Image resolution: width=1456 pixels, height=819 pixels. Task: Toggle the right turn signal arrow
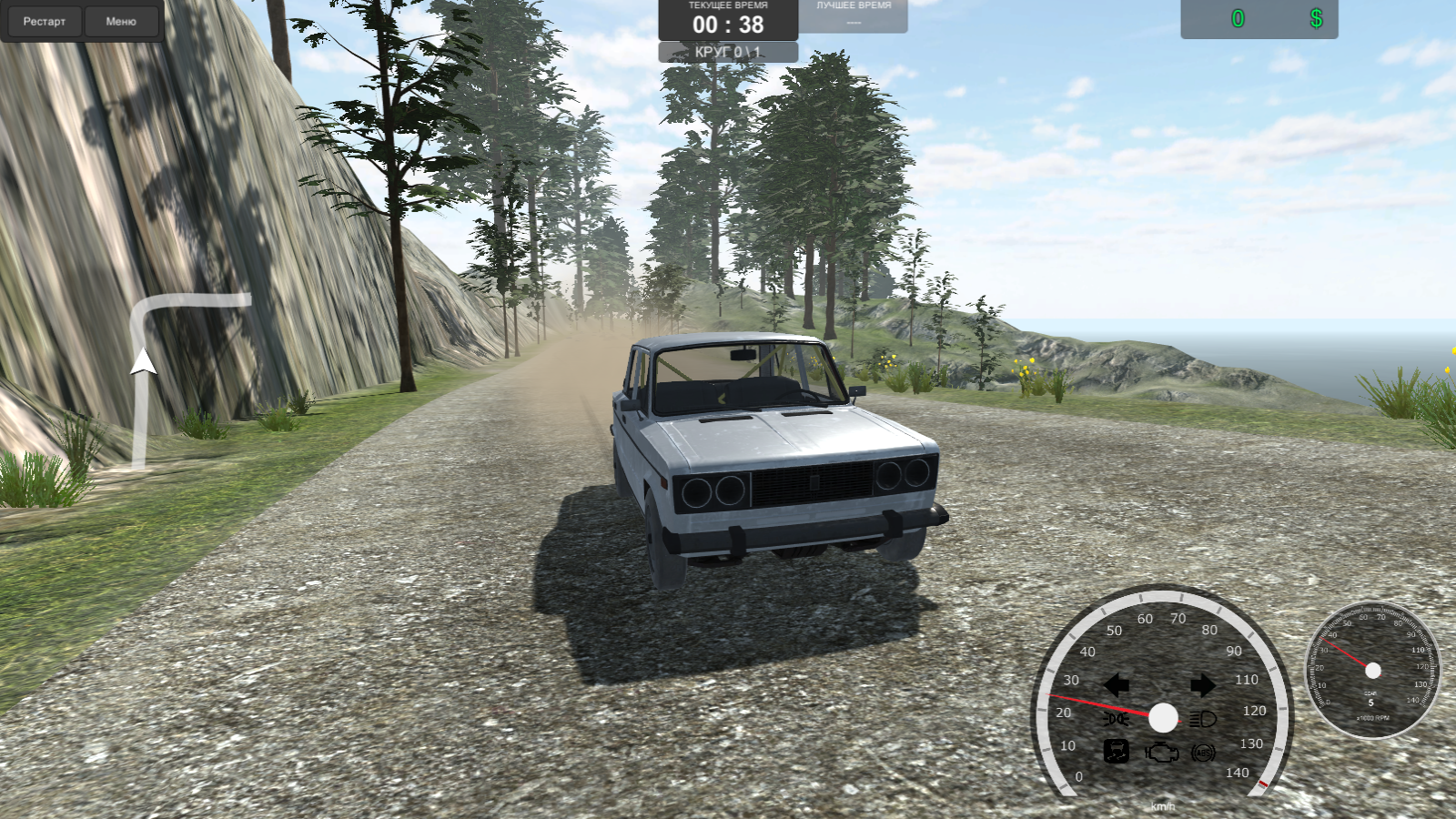click(x=1203, y=684)
